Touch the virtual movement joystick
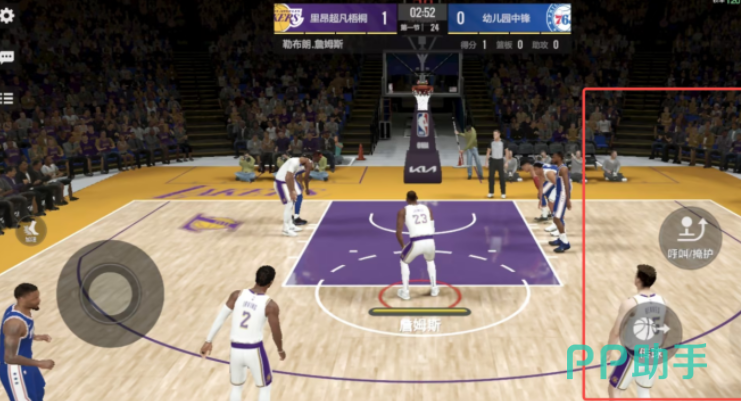Screen dimensions: 741x401 click(109, 292)
